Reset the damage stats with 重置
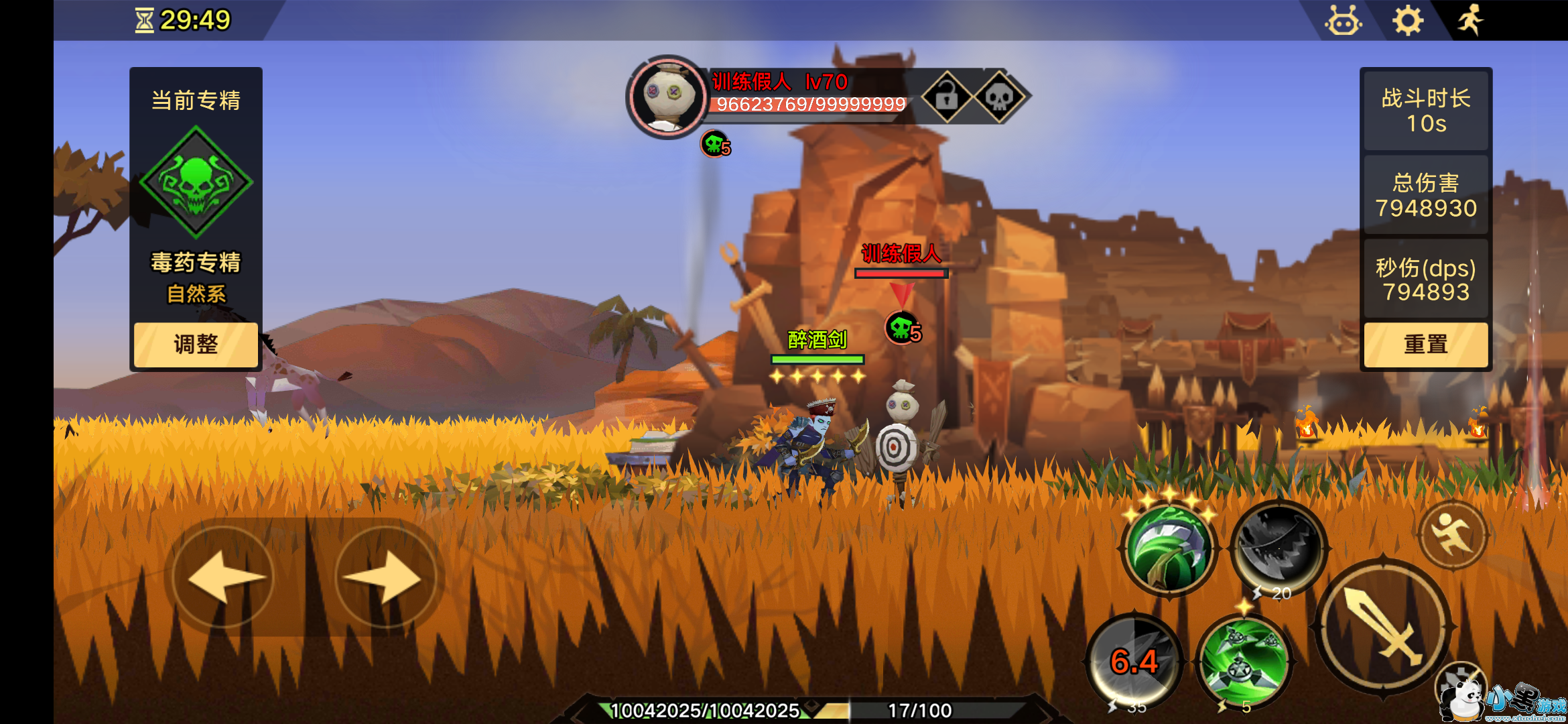Viewport: 1568px width, 724px height. [x=1425, y=345]
